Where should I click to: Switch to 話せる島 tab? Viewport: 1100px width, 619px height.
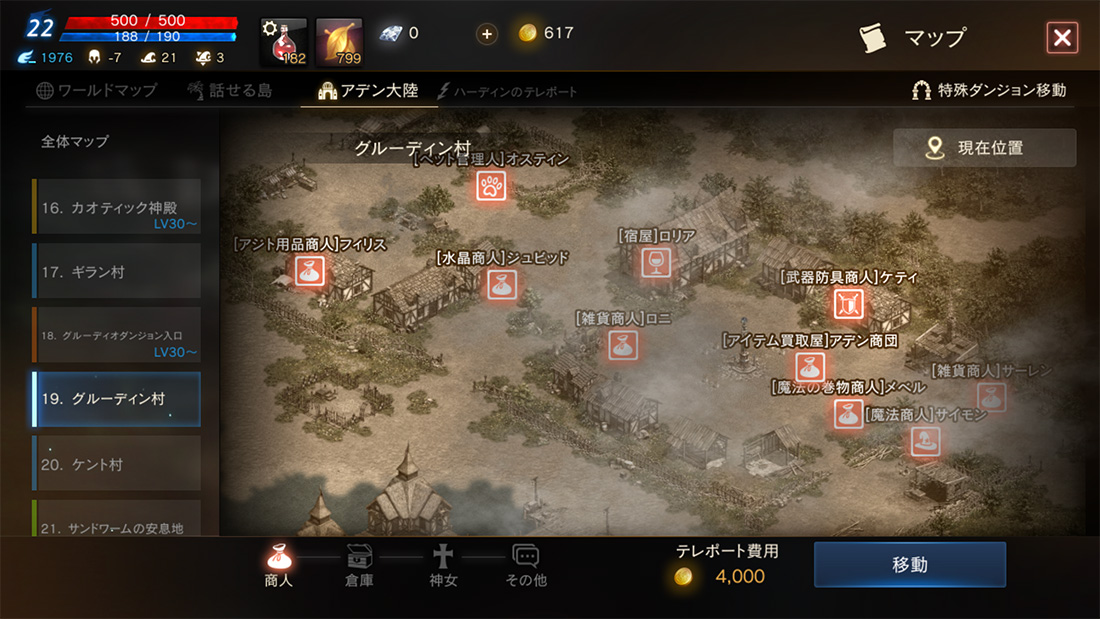(x=229, y=90)
